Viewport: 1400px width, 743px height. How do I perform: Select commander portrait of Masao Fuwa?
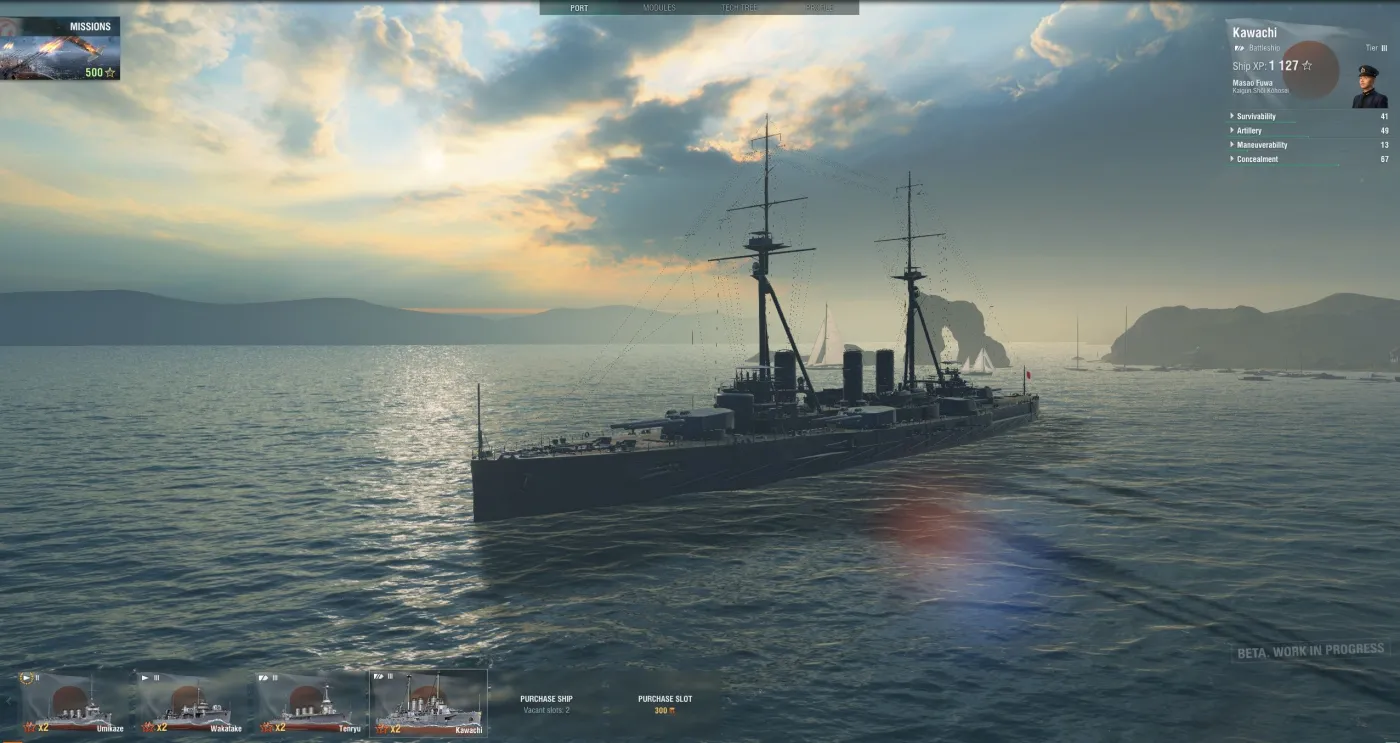pyautogui.click(x=1367, y=85)
